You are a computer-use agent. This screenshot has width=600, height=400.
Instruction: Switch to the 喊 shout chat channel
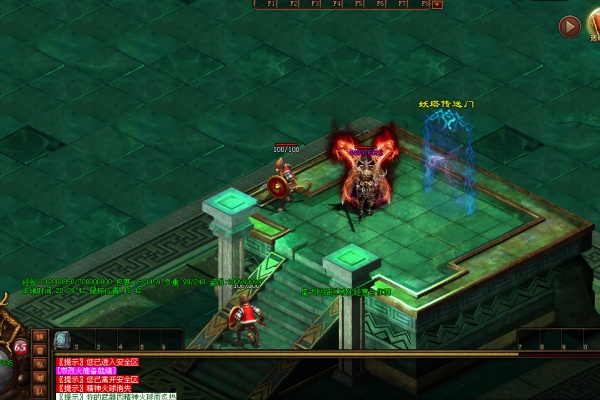pyautogui.click(x=40, y=377)
